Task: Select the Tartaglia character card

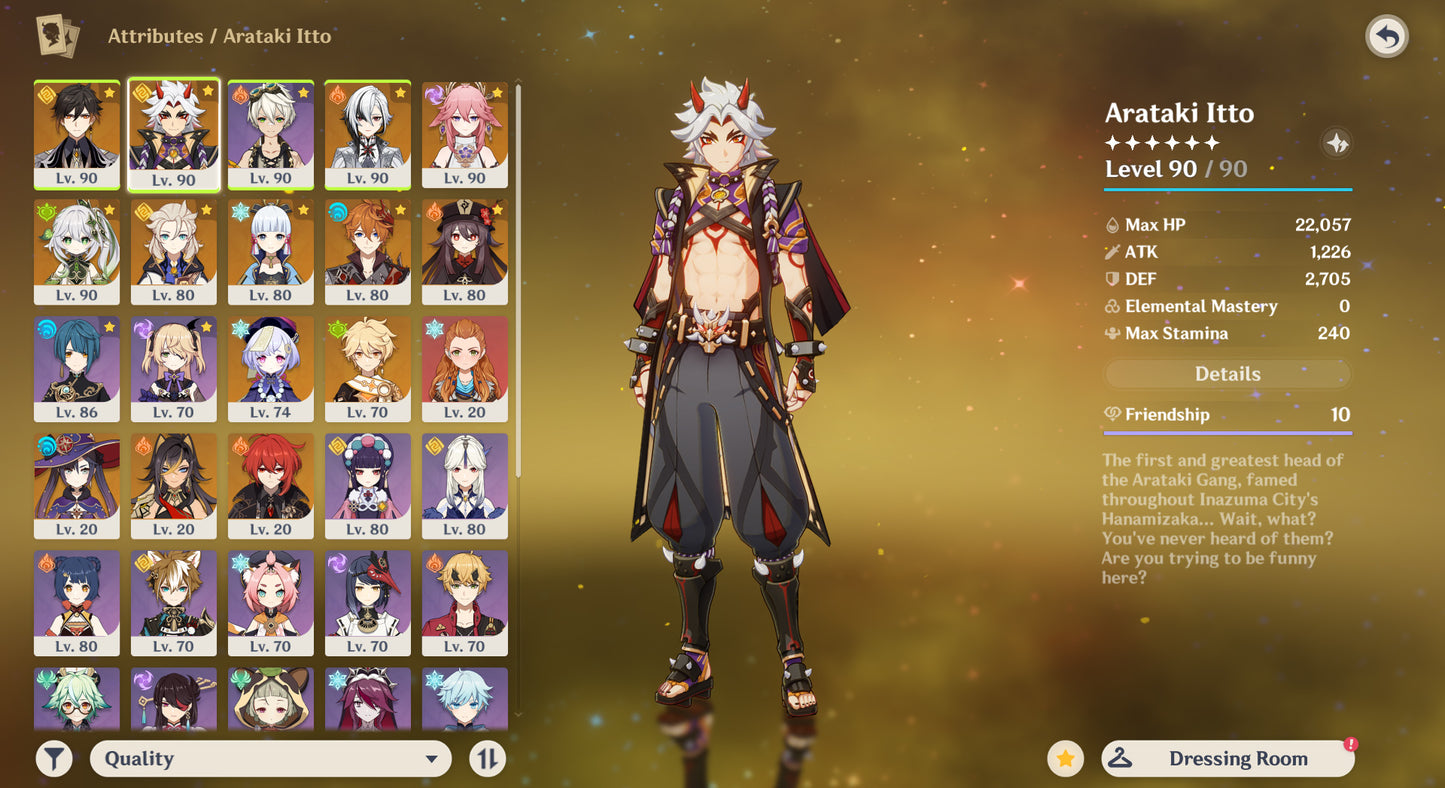Action: tap(367, 252)
